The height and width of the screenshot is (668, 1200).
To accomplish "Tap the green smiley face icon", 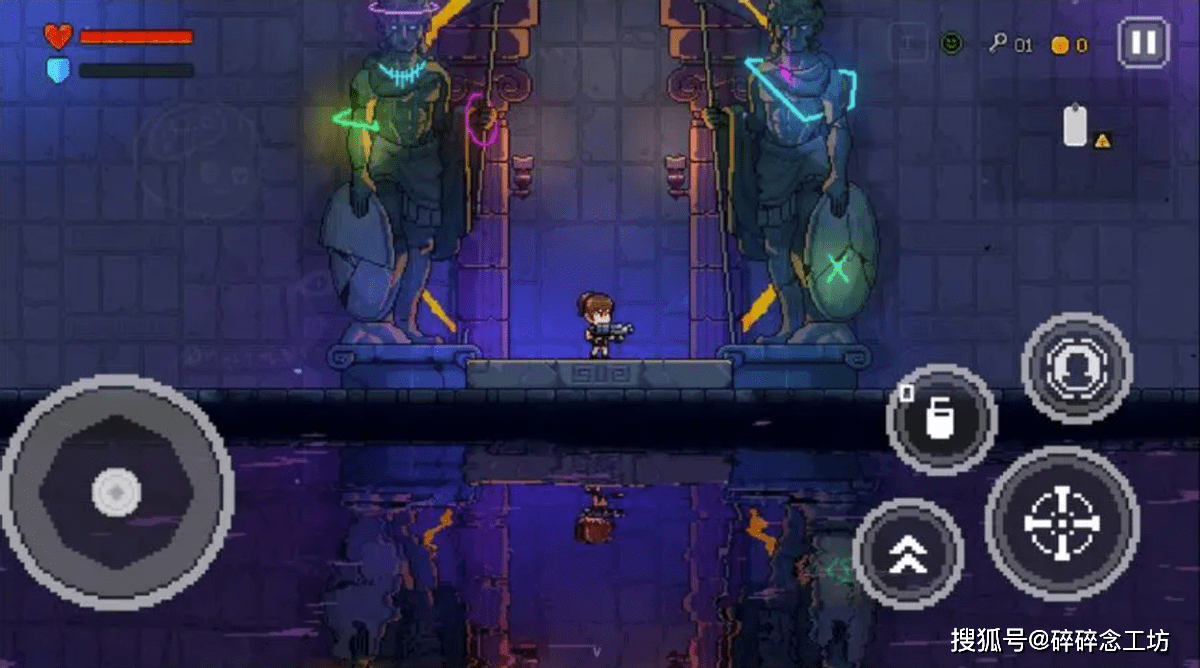I will click(x=952, y=43).
